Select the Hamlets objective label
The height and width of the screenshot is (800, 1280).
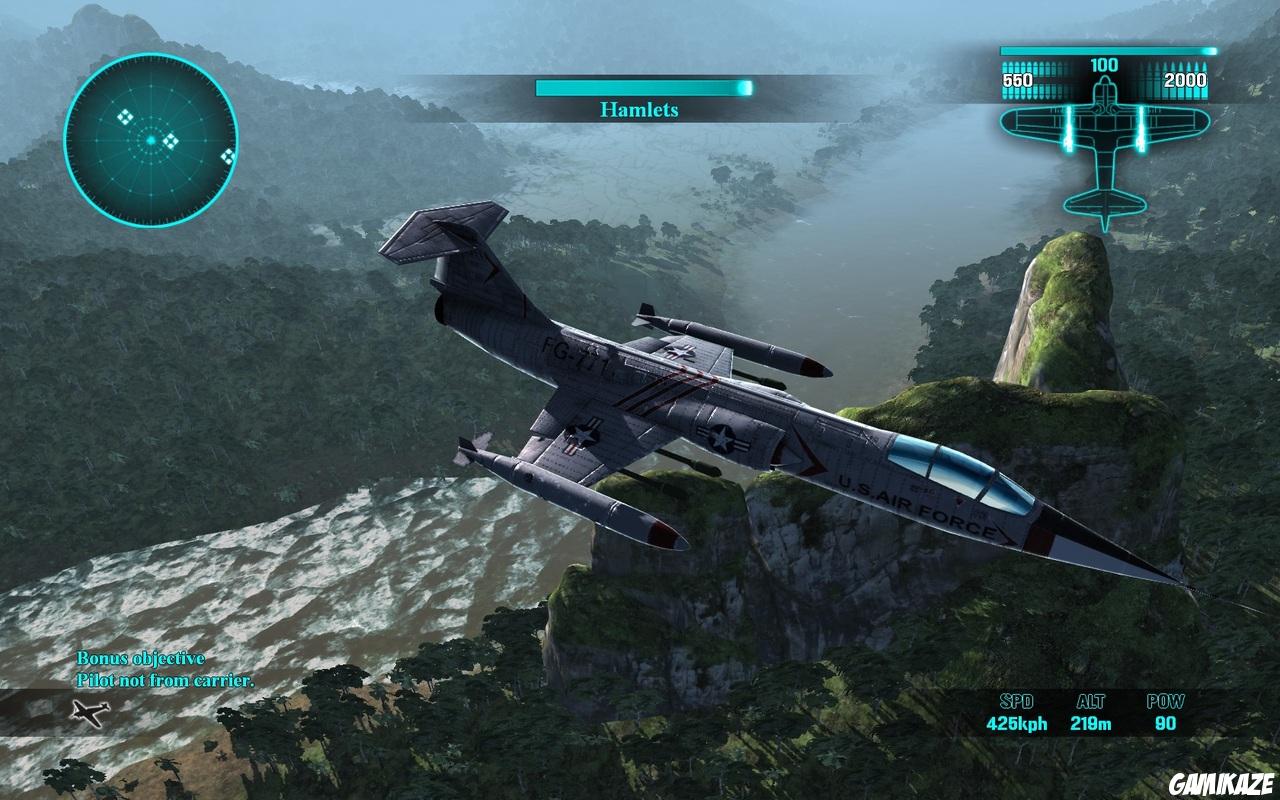pyautogui.click(x=641, y=110)
